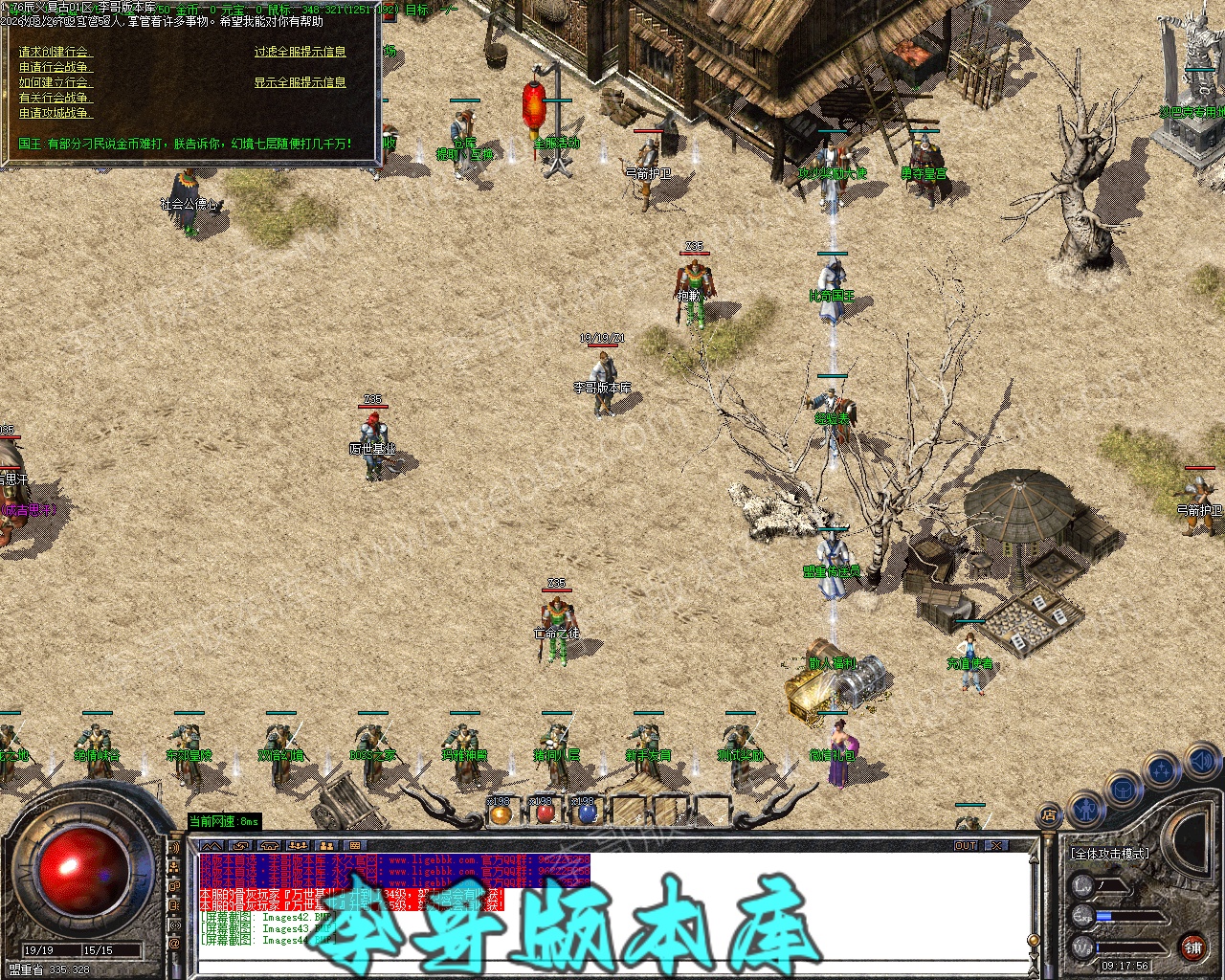The height and width of the screenshot is (980, 1225).
Task: Switch the 全体攻击模式 attack mode label
Action: click(1110, 853)
